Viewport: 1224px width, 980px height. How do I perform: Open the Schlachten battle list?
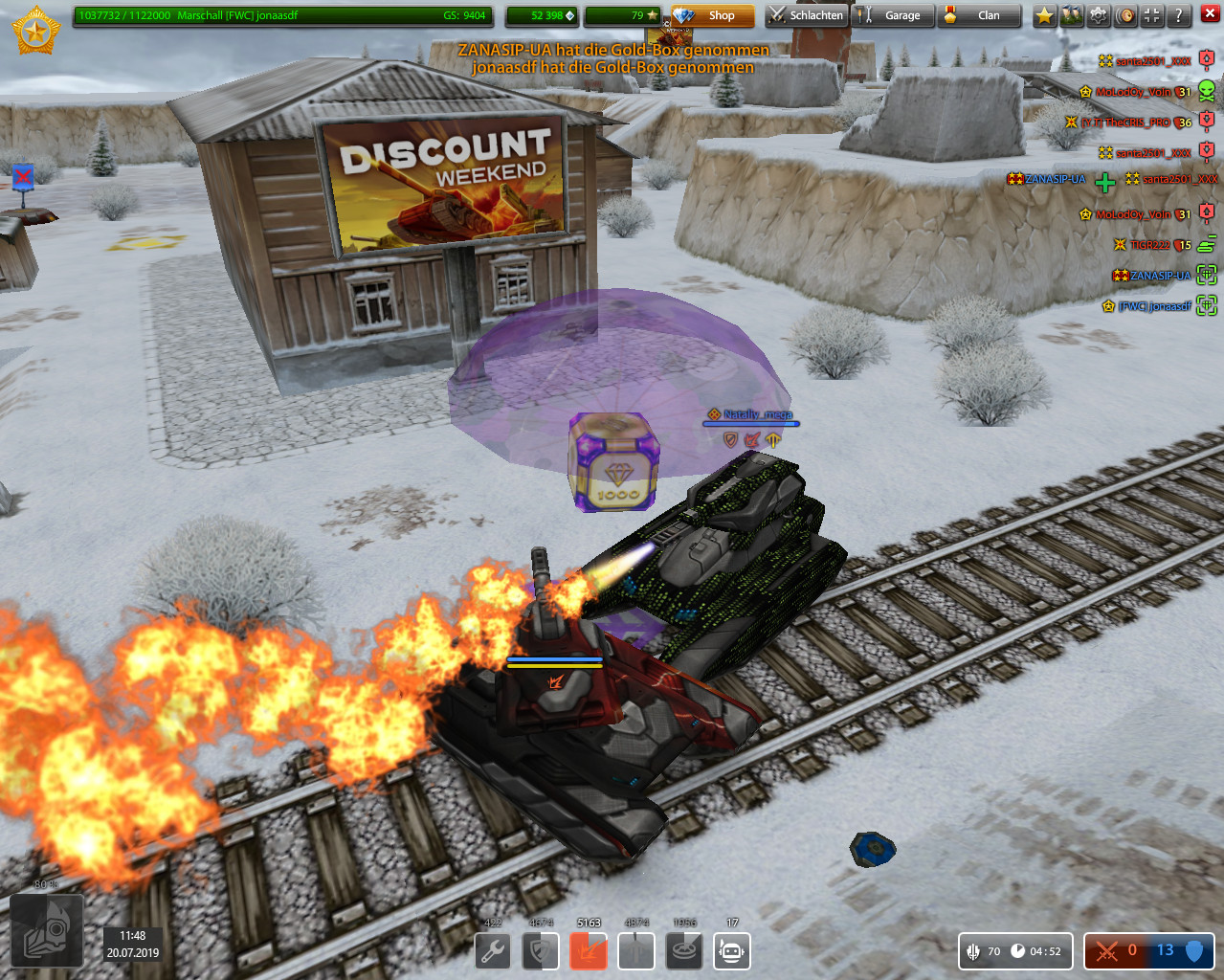pos(806,15)
